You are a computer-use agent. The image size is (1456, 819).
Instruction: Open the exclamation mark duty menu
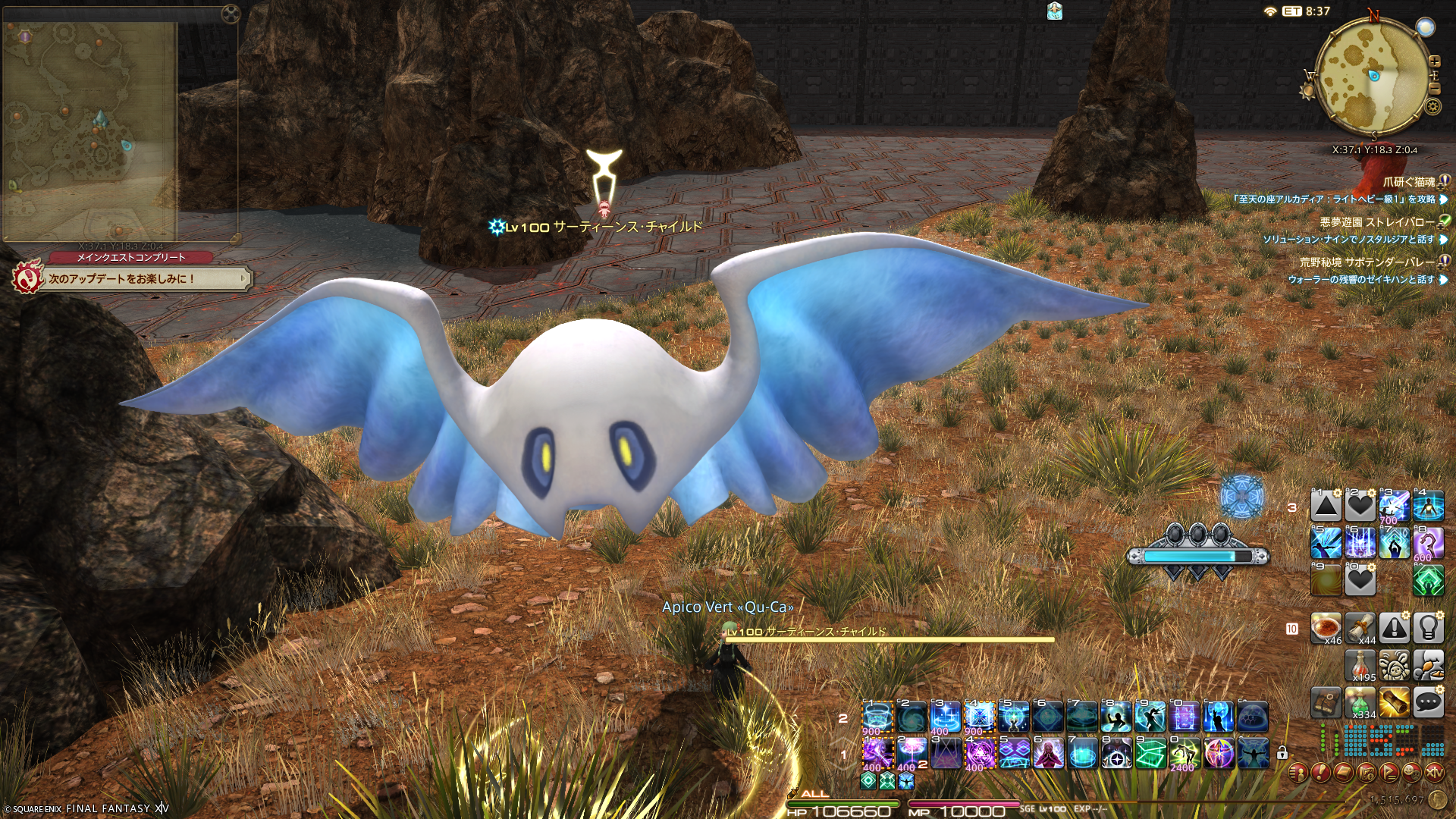(x=1320, y=773)
